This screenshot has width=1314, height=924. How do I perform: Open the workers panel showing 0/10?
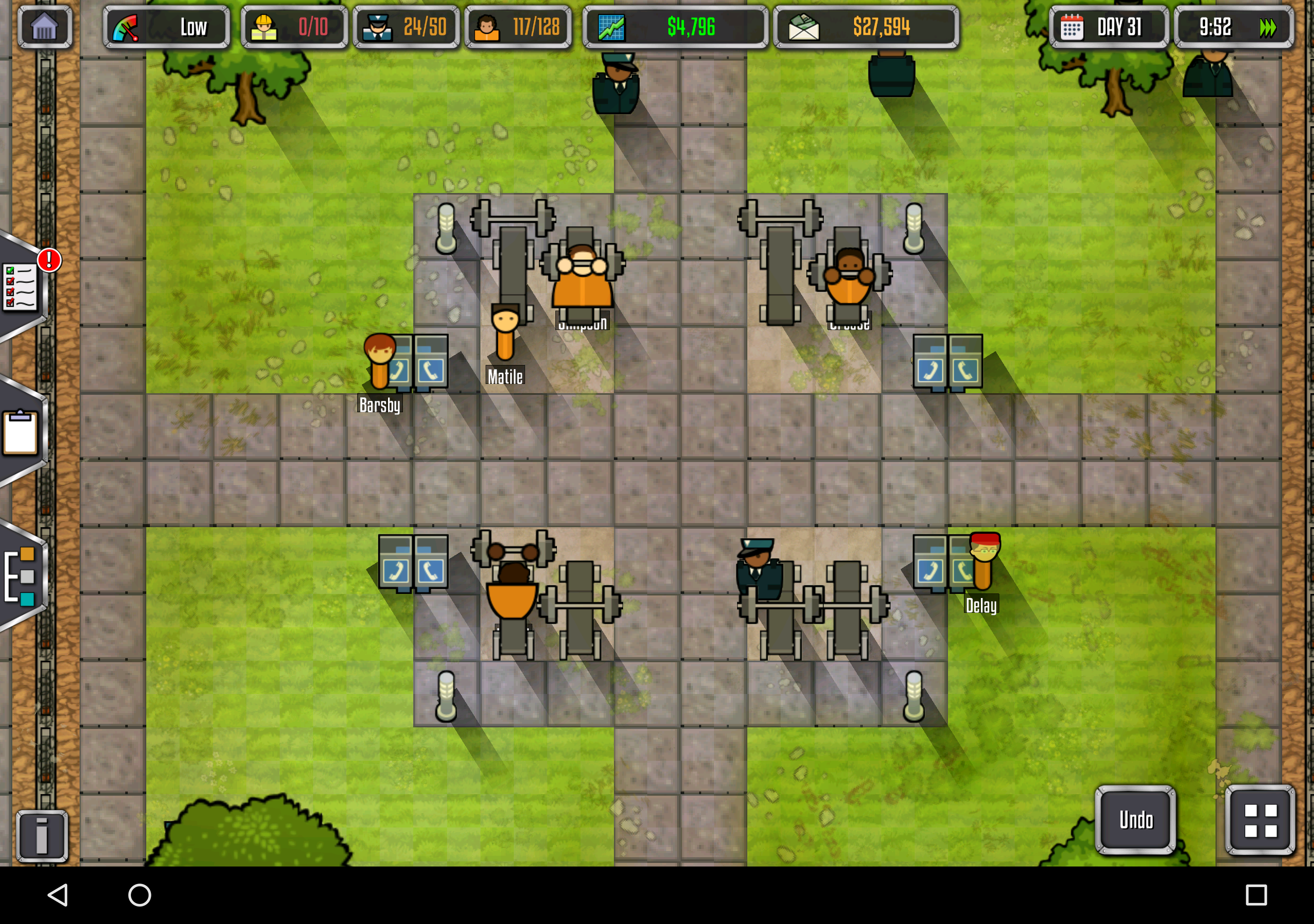295,27
